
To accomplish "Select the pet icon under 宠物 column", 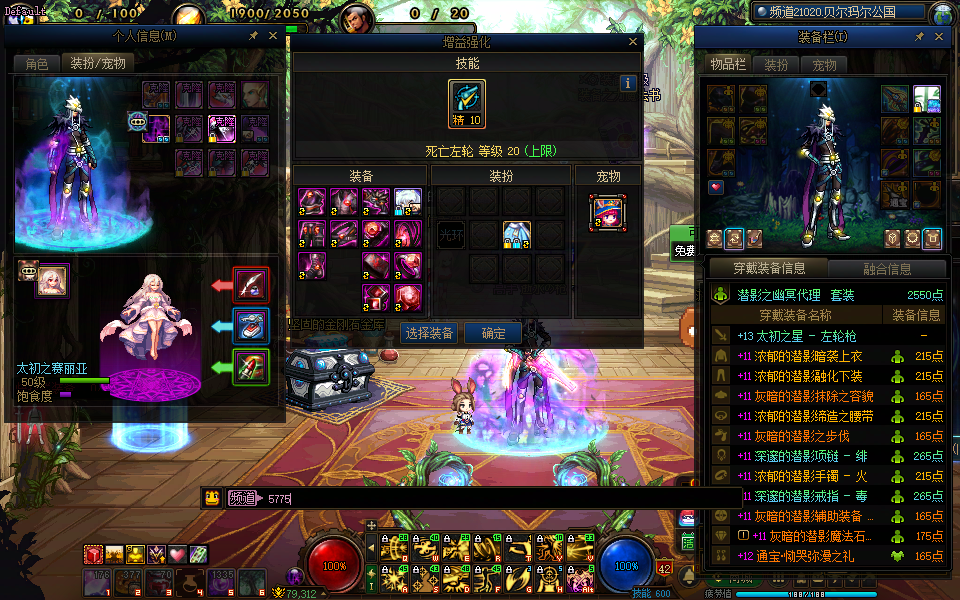I will click(607, 212).
